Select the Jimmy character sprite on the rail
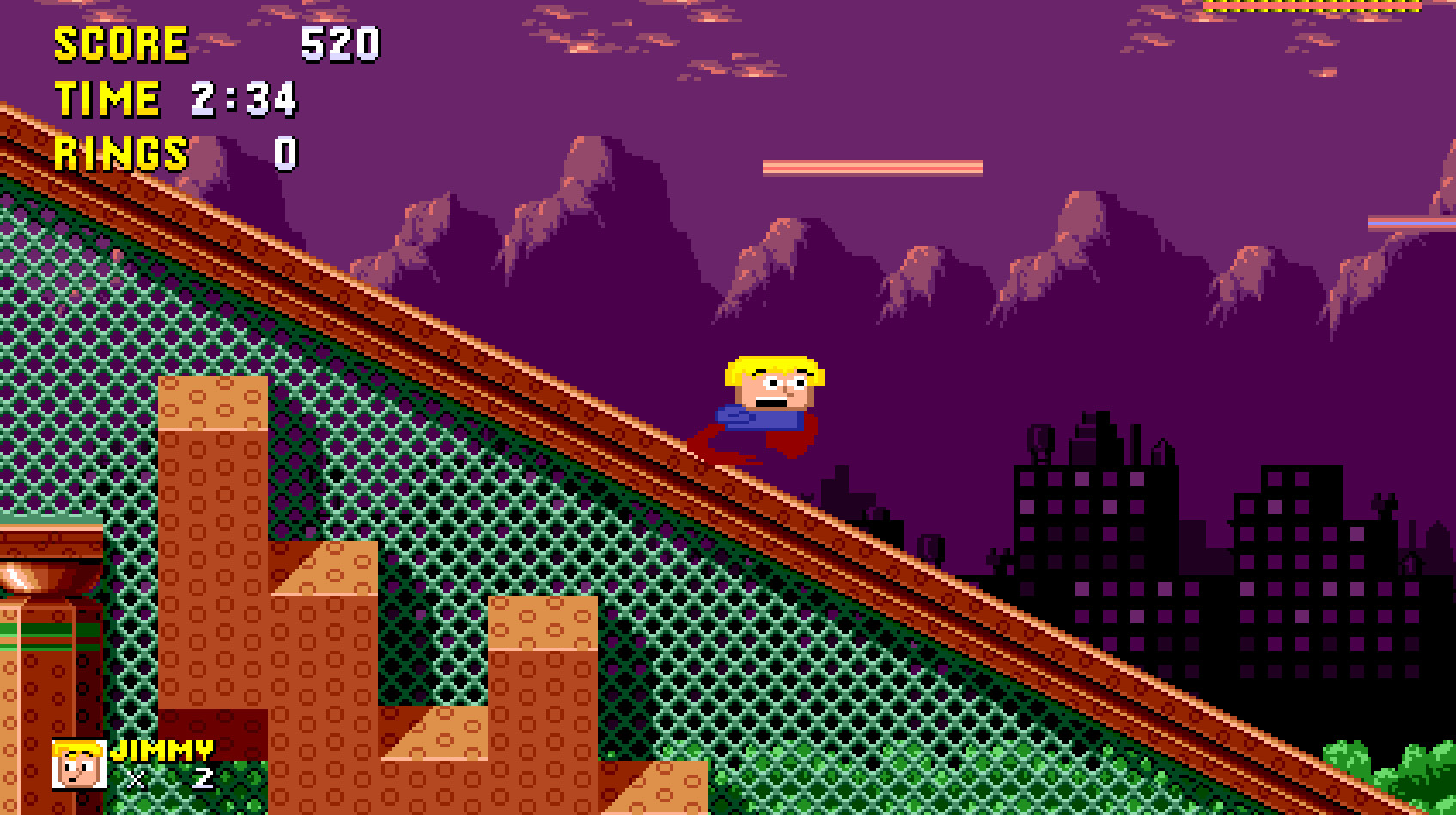 pos(765,404)
